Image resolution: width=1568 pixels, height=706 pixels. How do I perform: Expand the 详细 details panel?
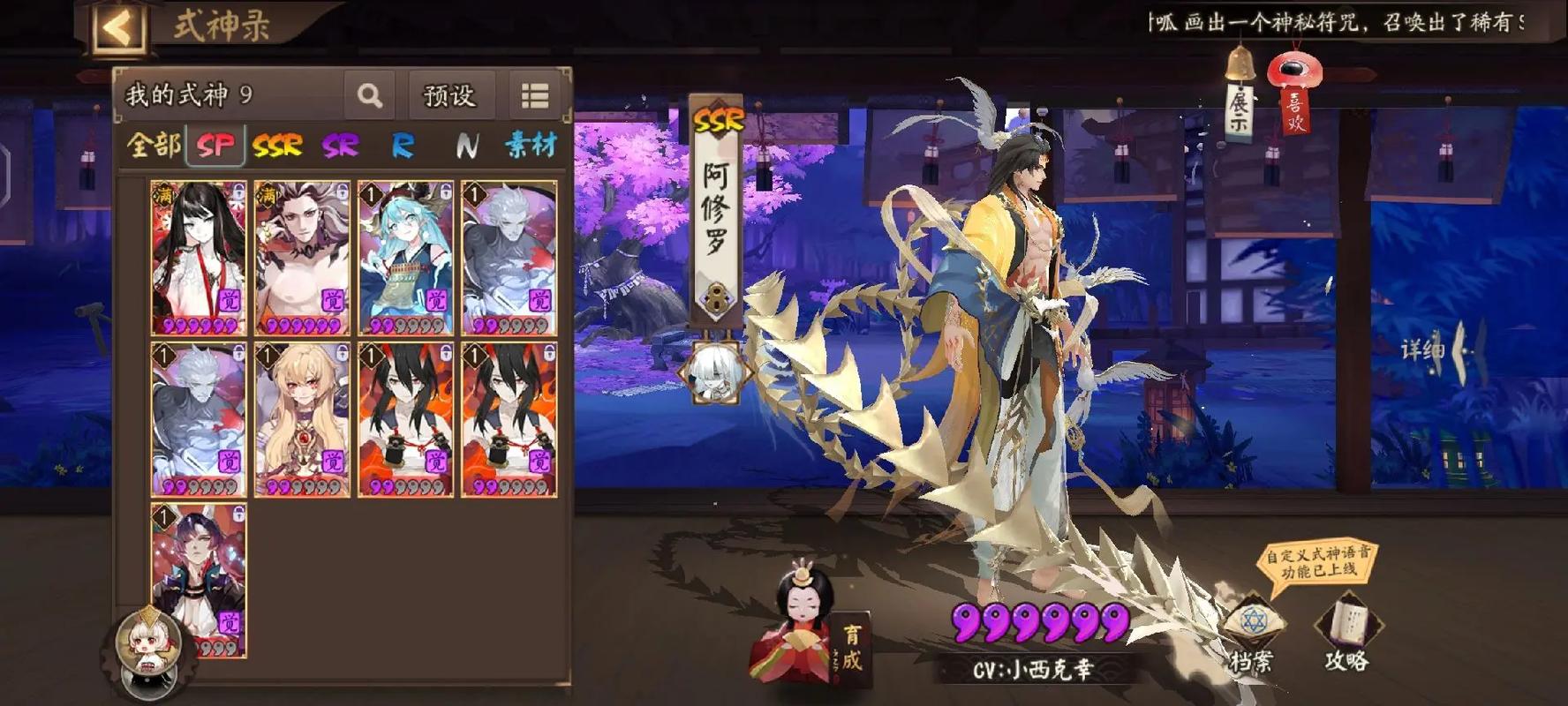pyautogui.click(x=1435, y=350)
